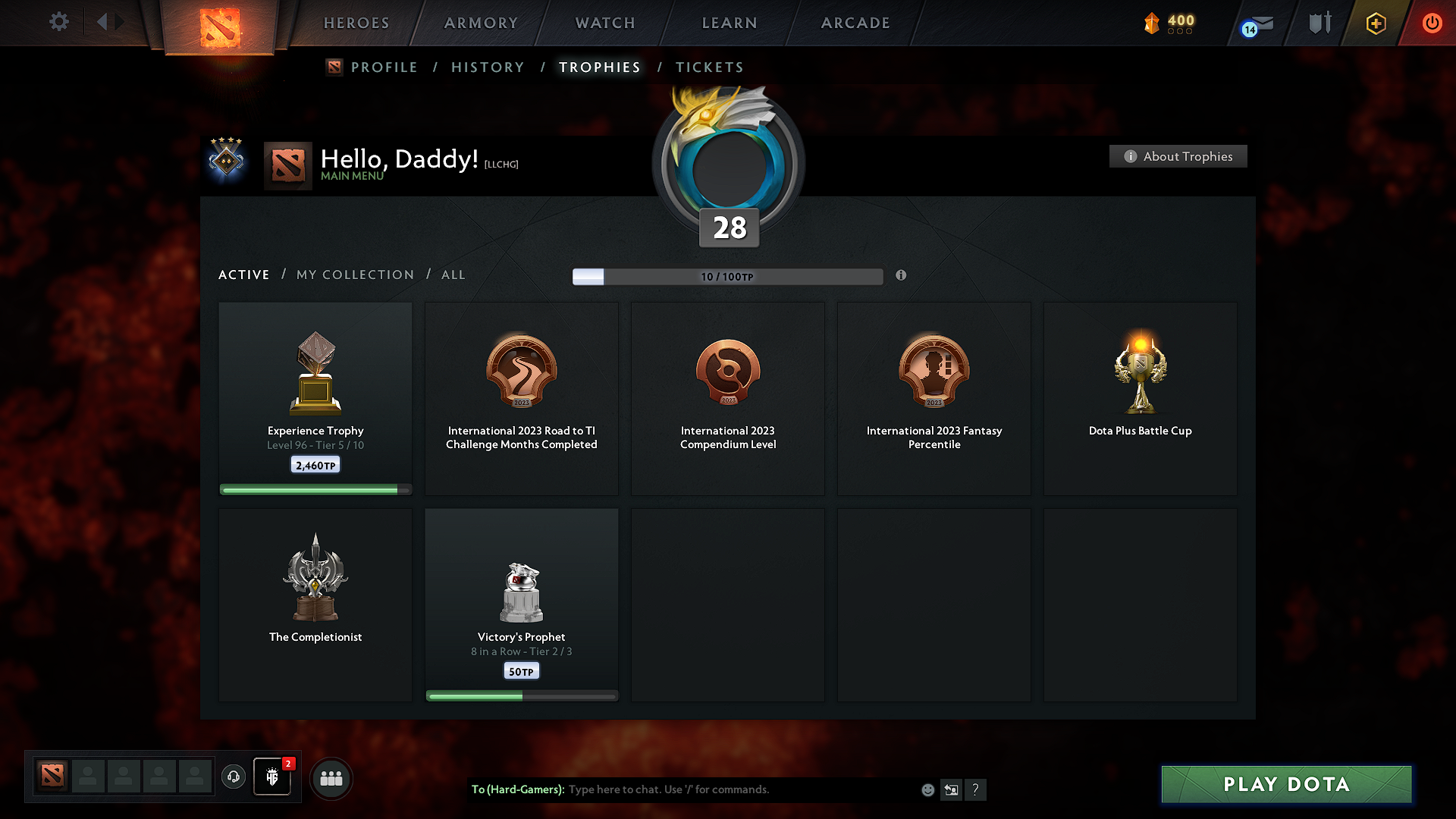Image resolution: width=1456 pixels, height=819 pixels.
Task: Open the friends list icon near party slots
Action: tap(331, 778)
